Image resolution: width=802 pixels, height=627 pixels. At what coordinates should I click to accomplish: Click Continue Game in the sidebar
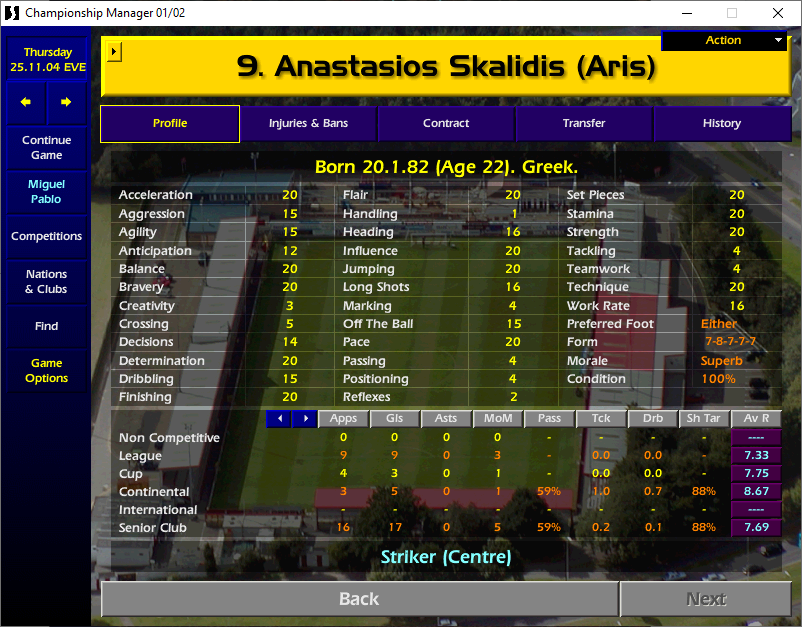pos(47,148)
